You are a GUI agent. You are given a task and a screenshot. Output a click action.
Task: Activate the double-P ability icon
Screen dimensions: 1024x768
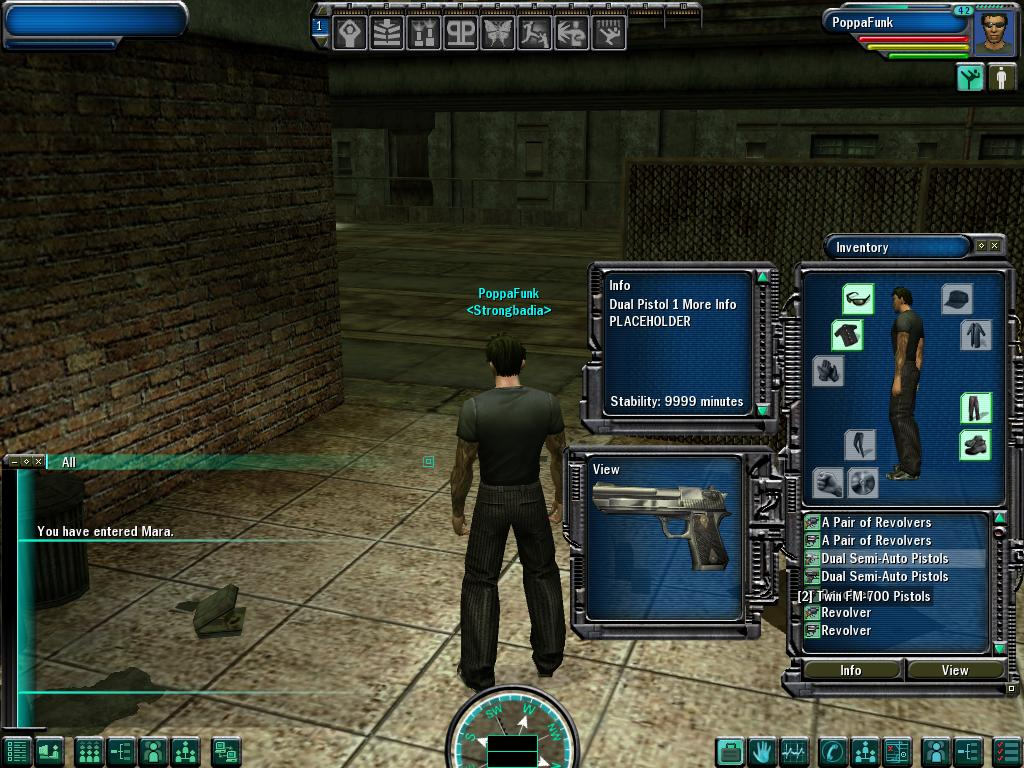460,33
